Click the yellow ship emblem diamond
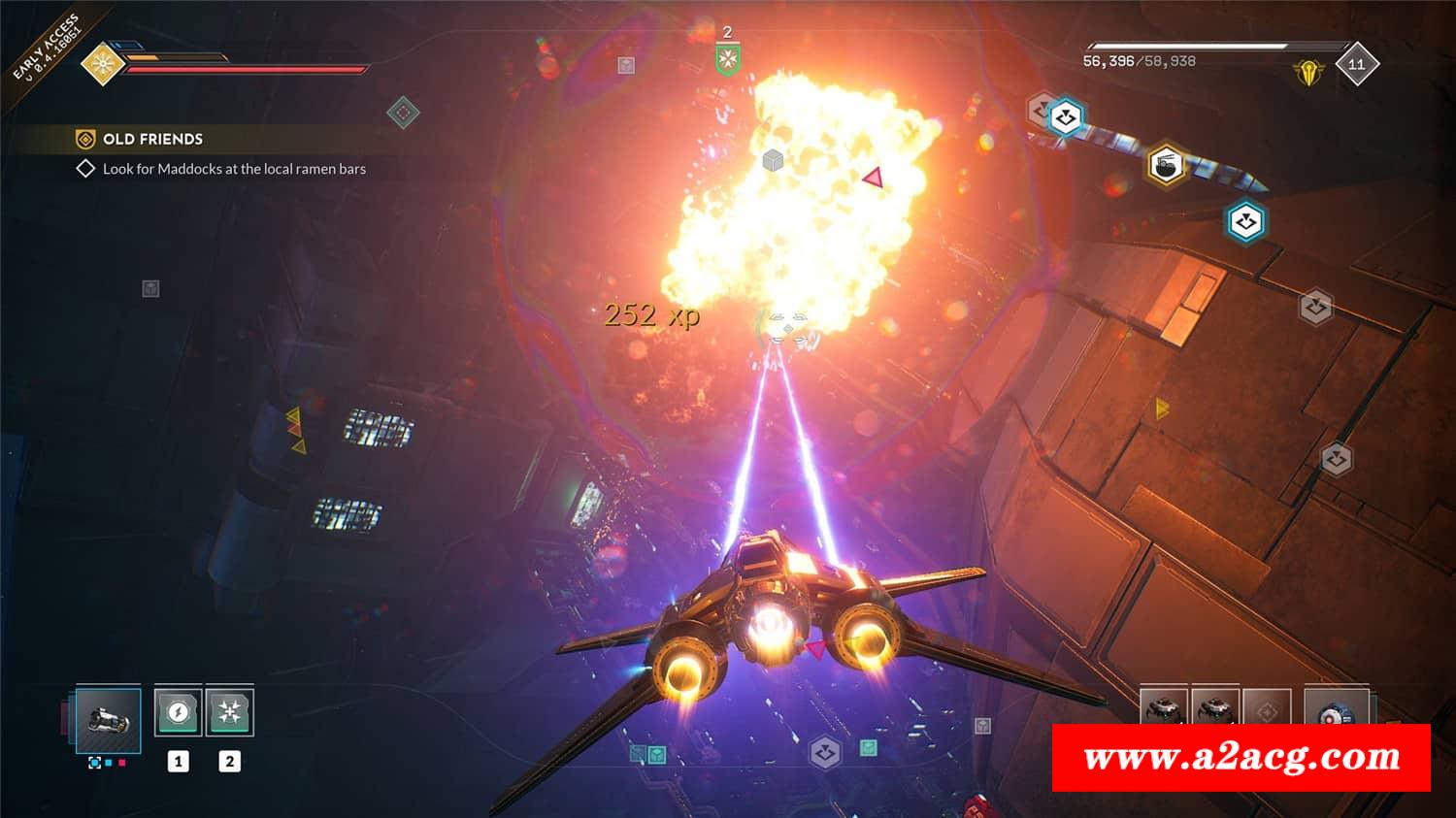The height and width of the screenshot is (818, 1456). (x=100, y=64)
